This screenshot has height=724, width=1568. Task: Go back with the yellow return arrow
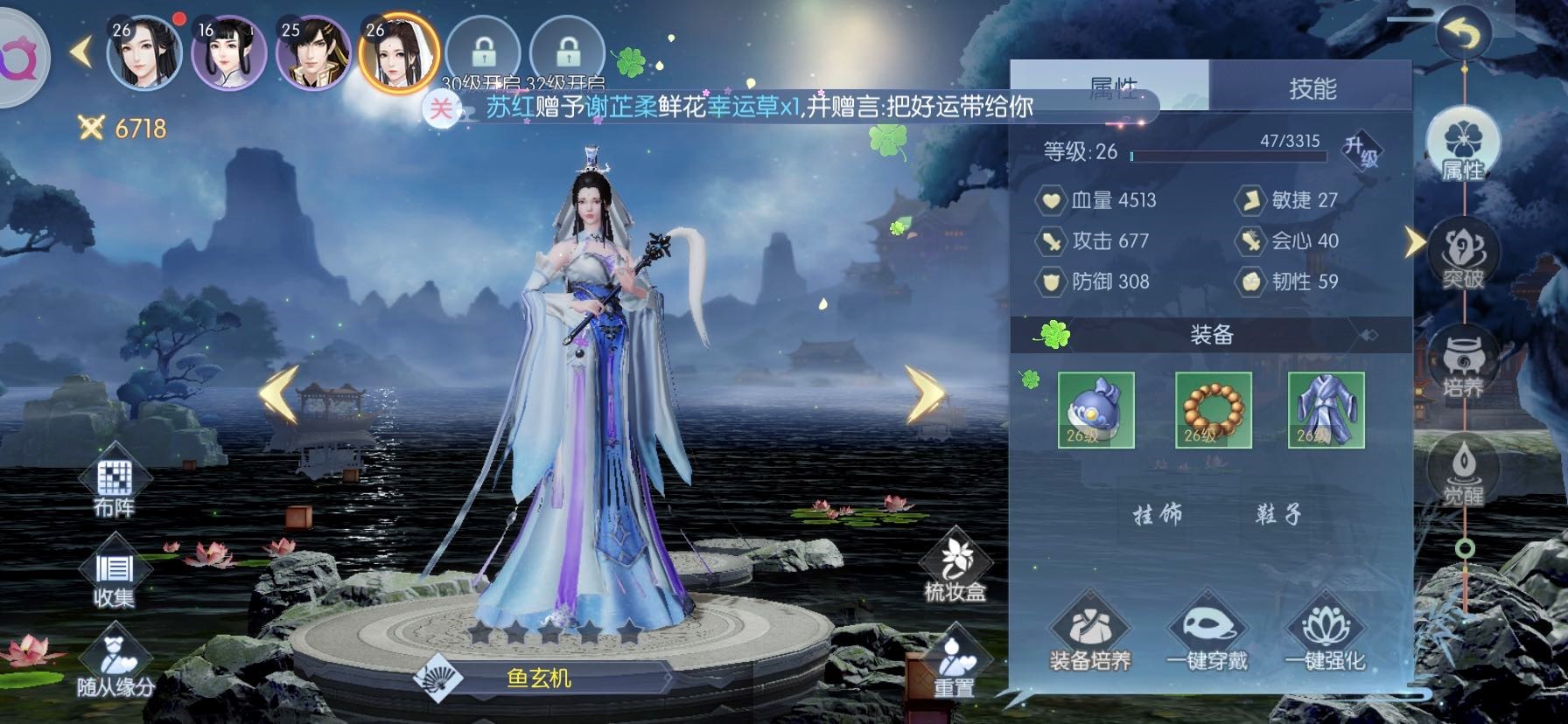(x=1463, y=35)
